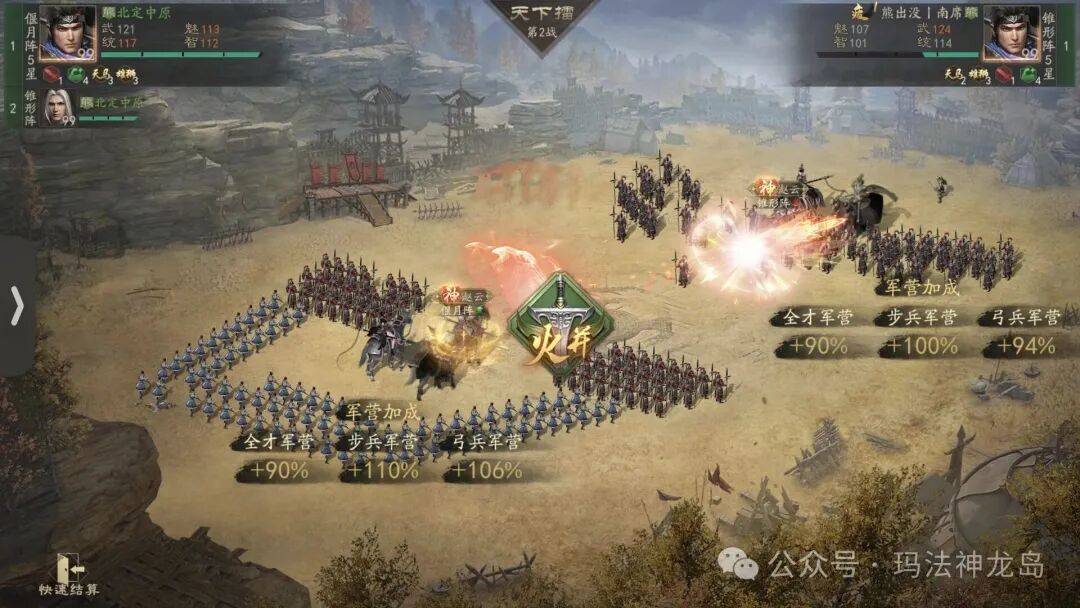Tap the player's green buff icon

[78, 75]
